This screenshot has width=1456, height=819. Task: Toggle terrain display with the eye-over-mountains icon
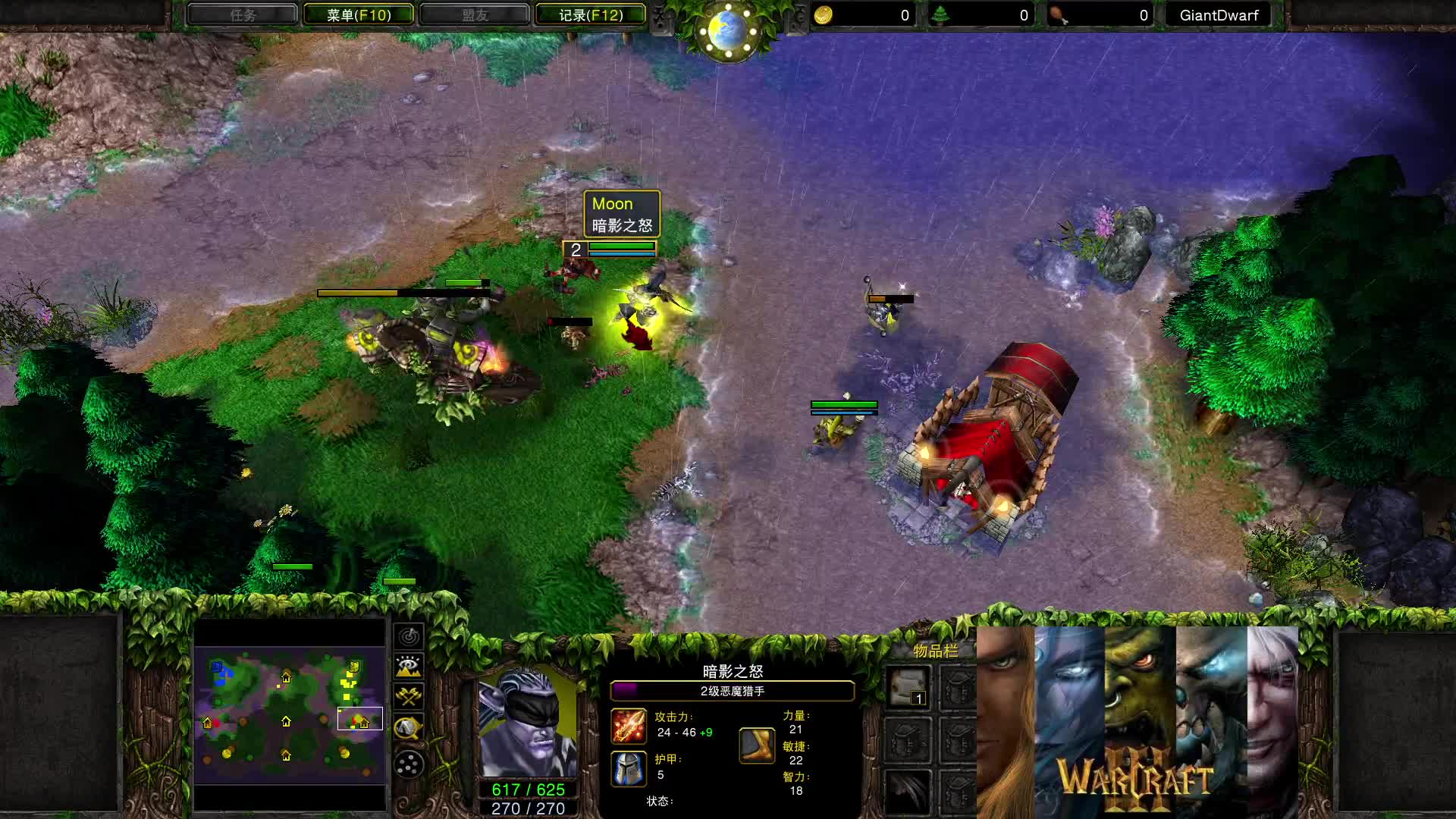click(408, 666)
